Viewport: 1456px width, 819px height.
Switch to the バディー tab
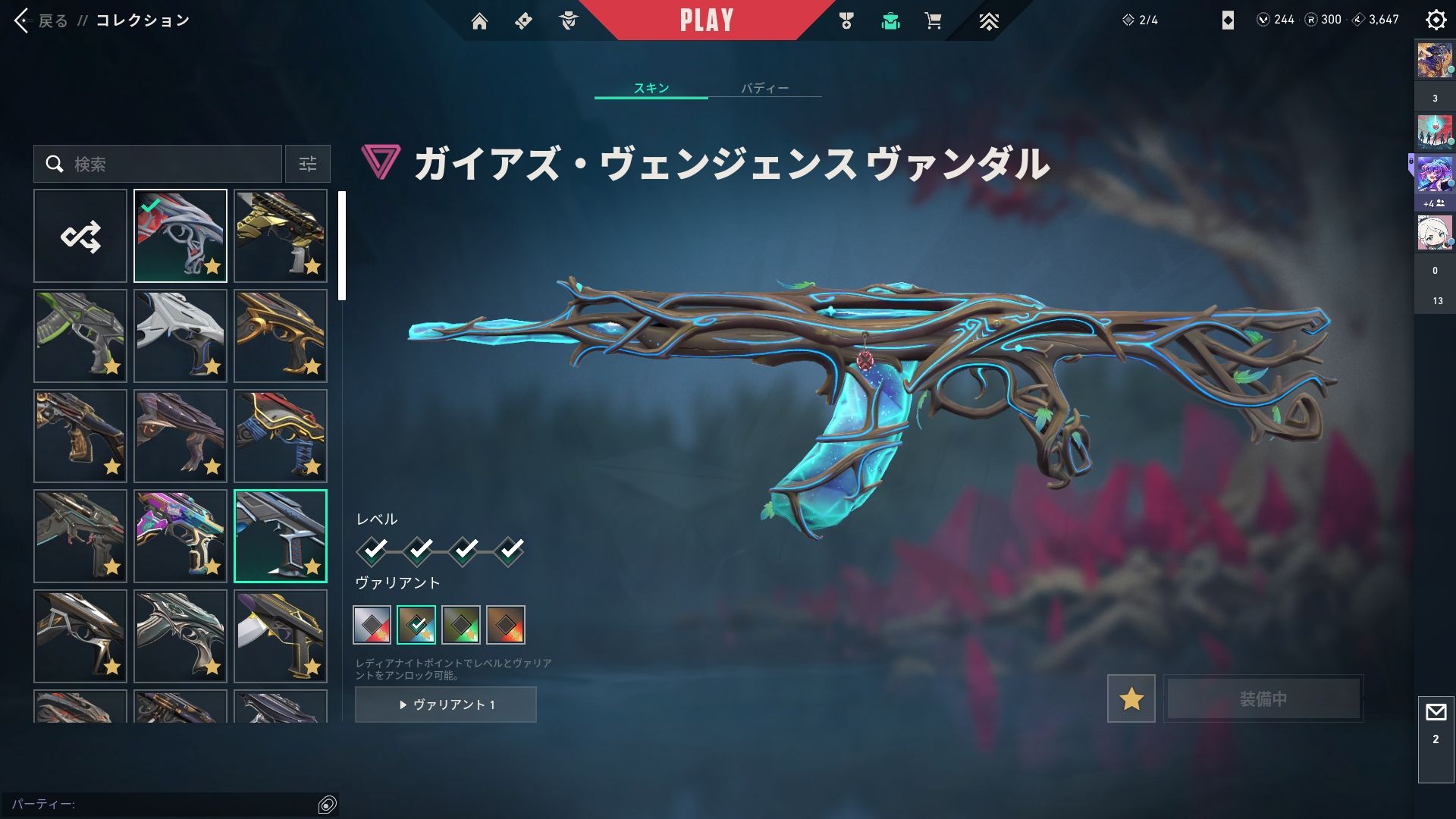coord(764,89)
